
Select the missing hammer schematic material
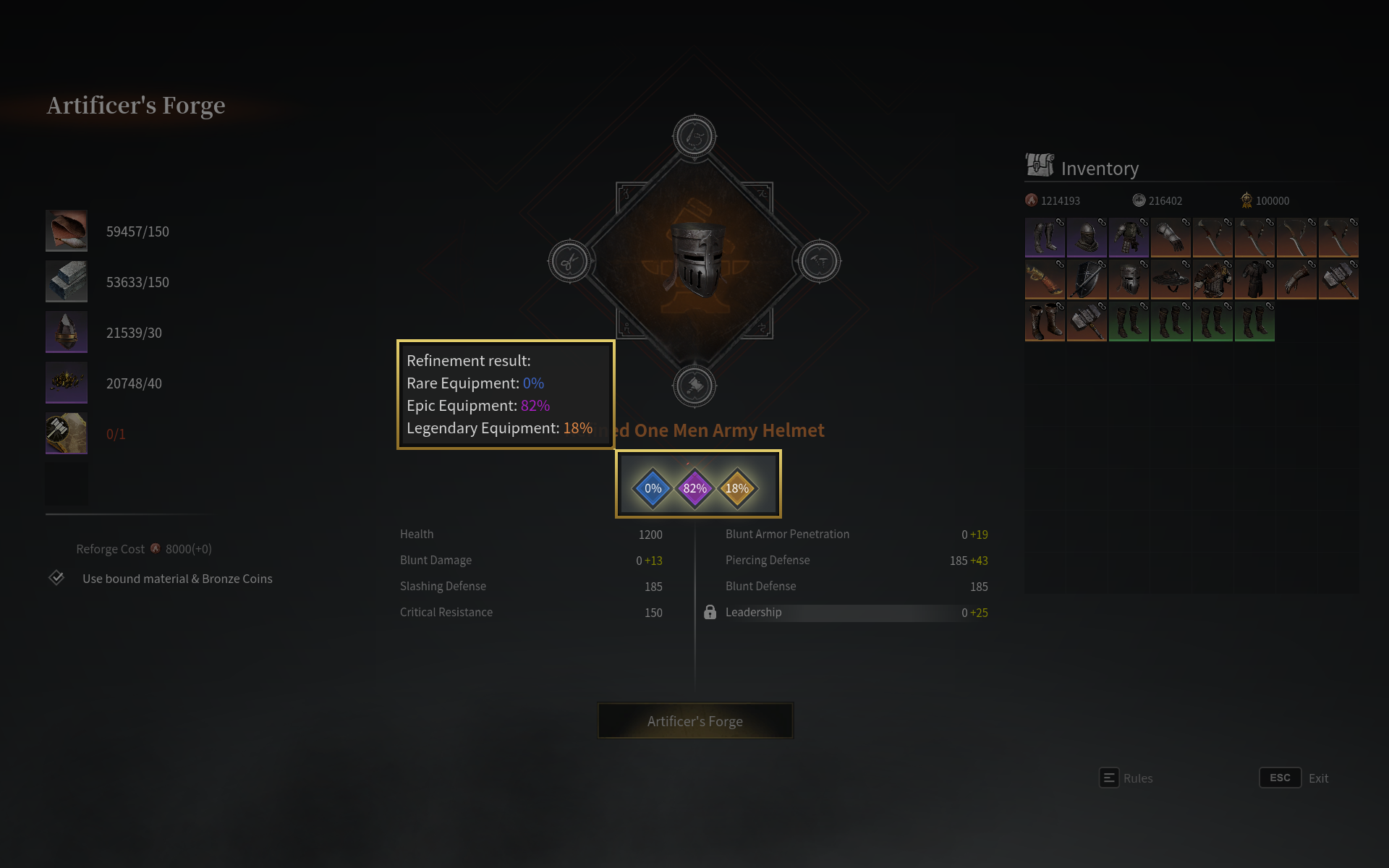tap(67, 433)
